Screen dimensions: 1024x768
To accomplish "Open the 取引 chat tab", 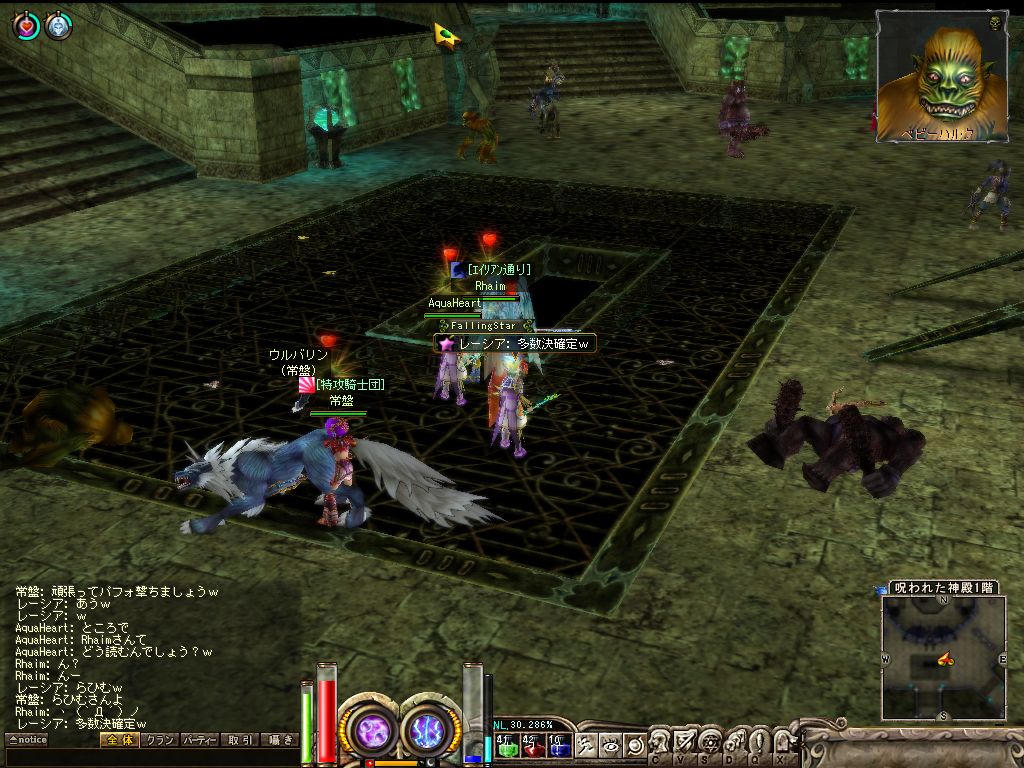I will (240, 740).
